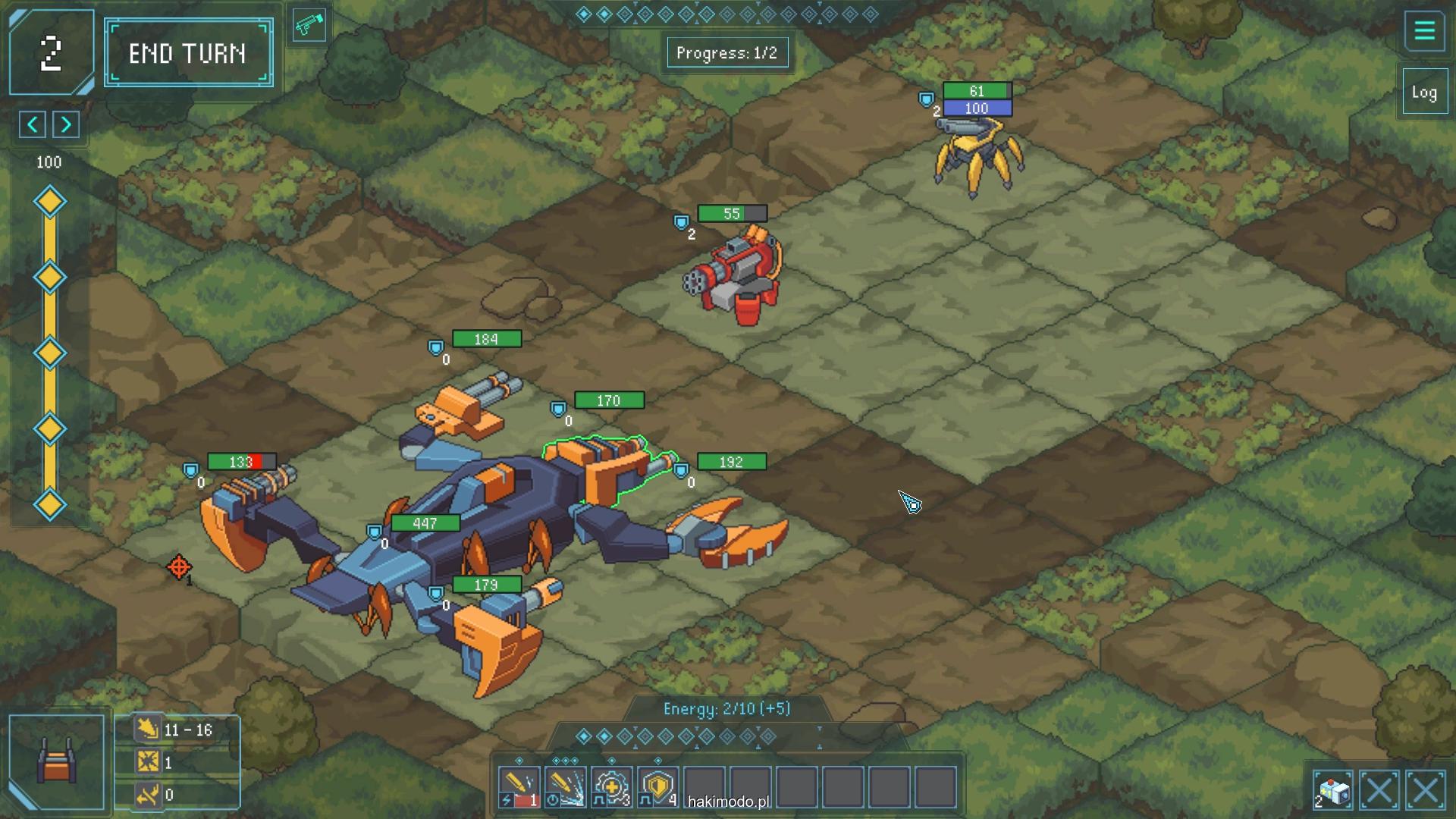
Task: Select the next unit with right arrow
Action: click(x=67, y=124)
